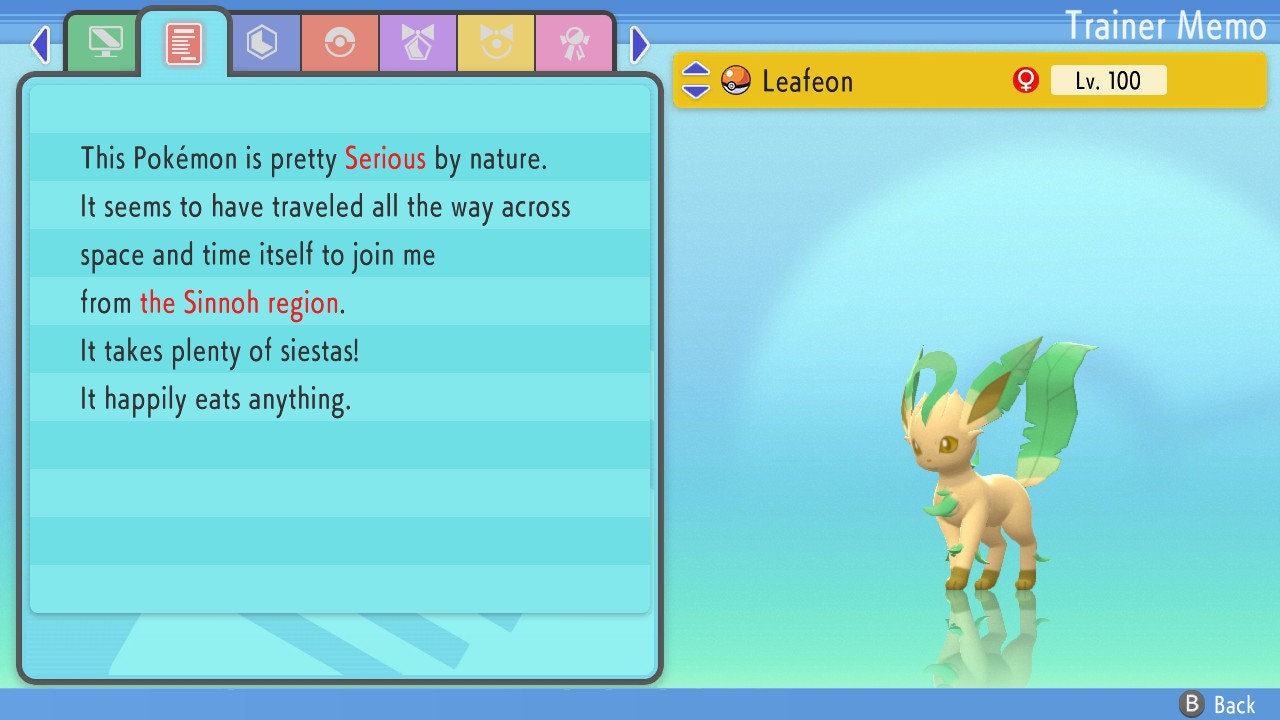Image resolution: width=1280 pixels, height=720 pixels.
Task: Open the blue hexagon stats tab
Action: click(x=262, y=43)
